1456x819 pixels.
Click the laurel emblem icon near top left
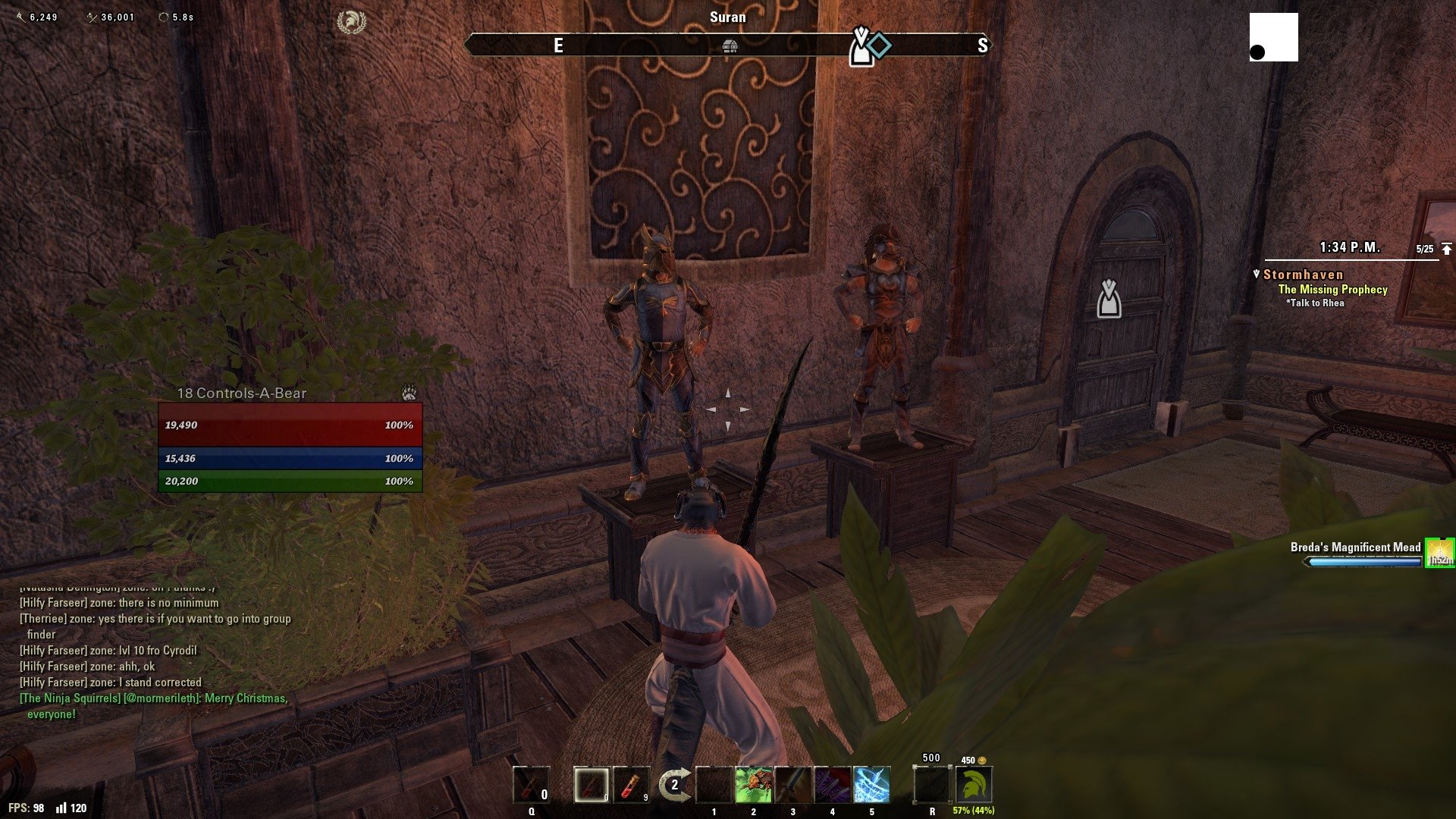click(x=351, y=23)
